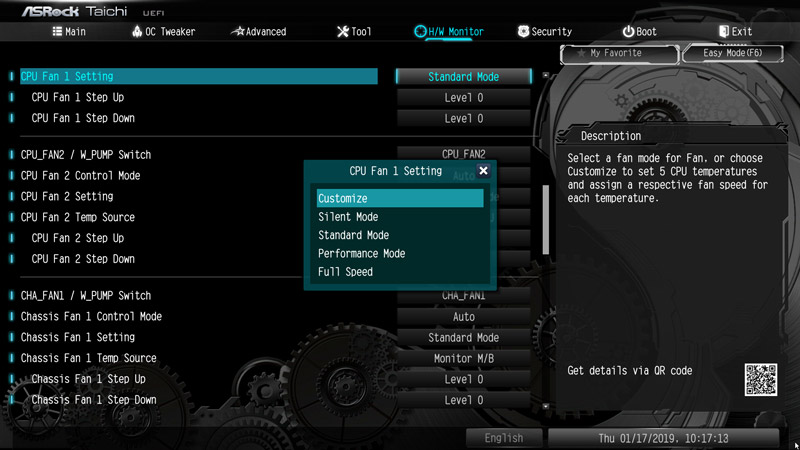Go to the Advanced tab
Screen dimensions: 800x450
tap(258, 32)
